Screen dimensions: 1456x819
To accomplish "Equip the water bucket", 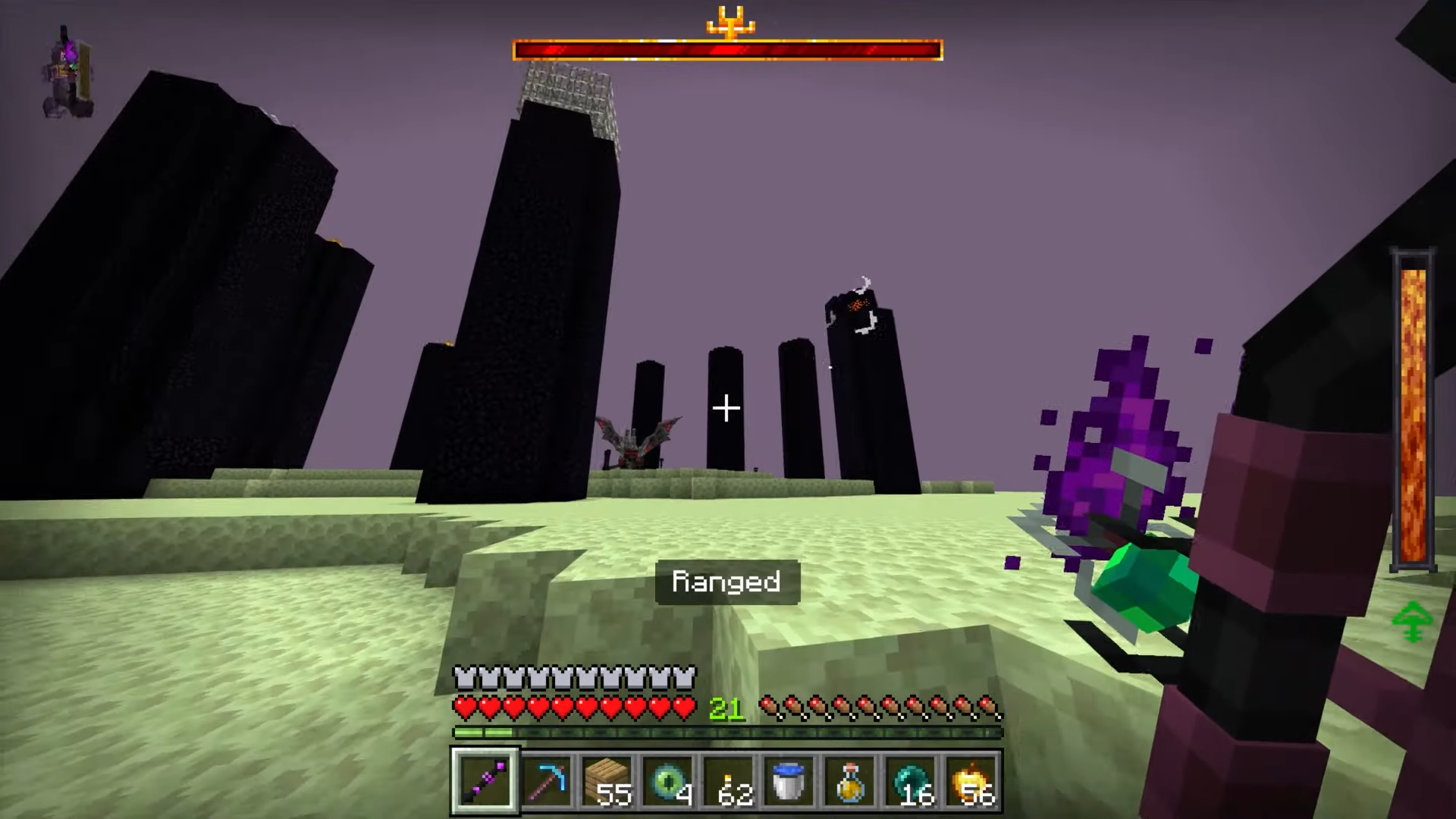I will tap(789, 781).
